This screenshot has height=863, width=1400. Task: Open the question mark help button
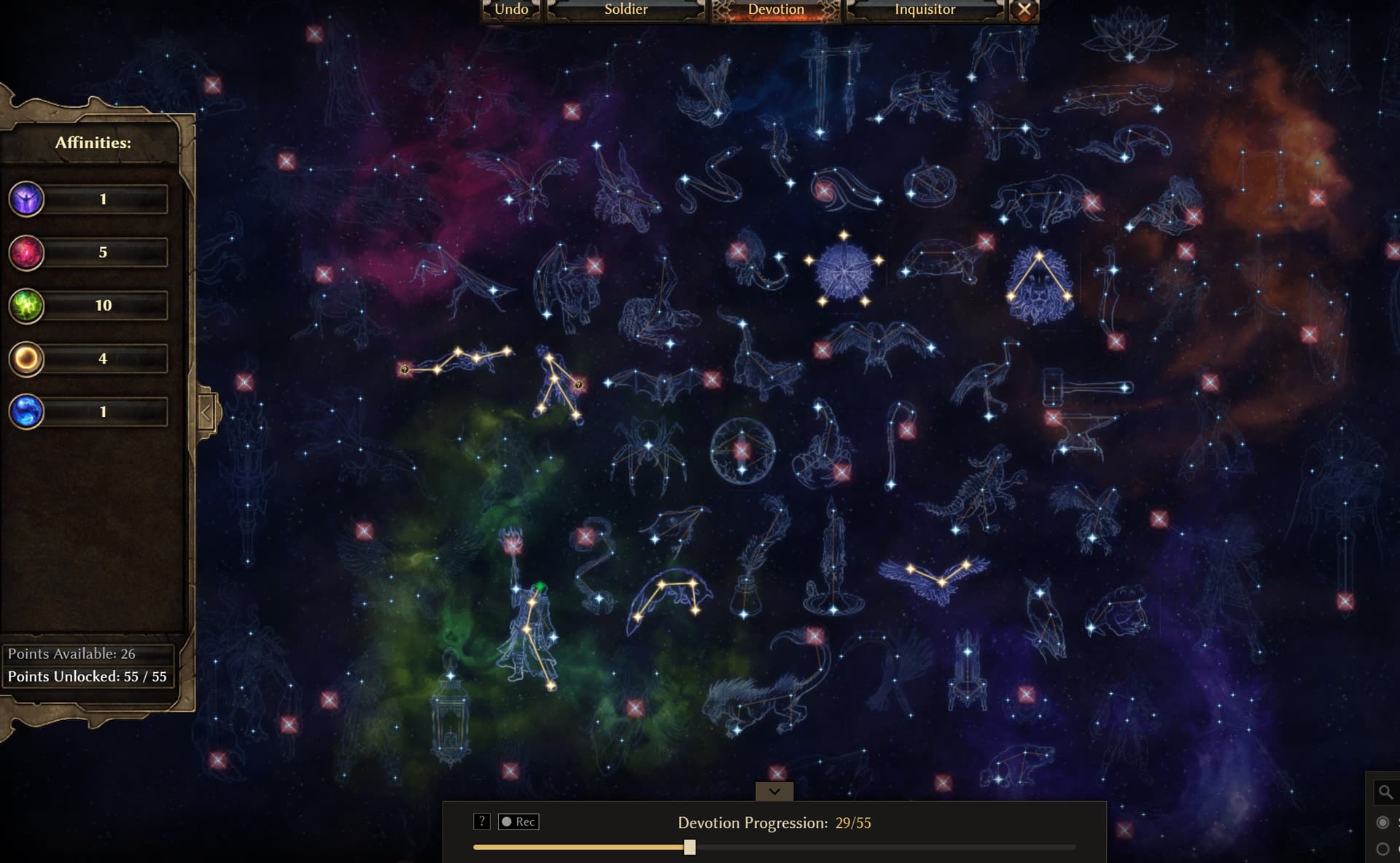pos(481,821)
